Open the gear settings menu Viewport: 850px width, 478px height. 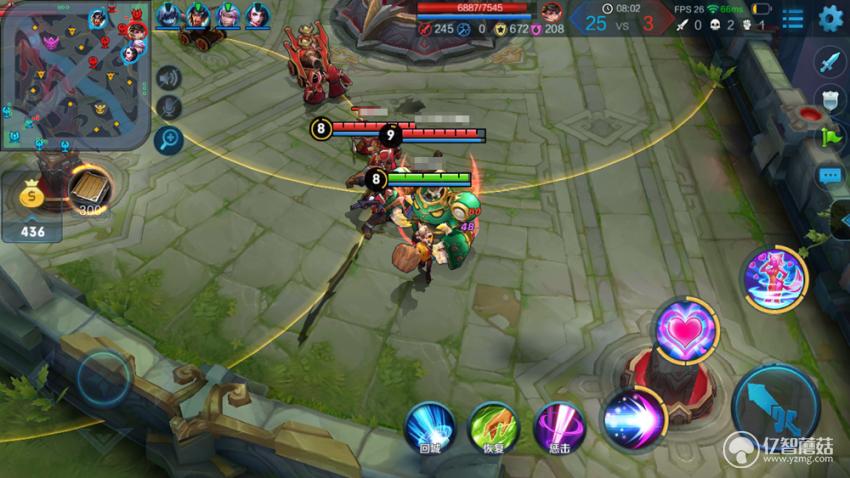tap(830, 18)
